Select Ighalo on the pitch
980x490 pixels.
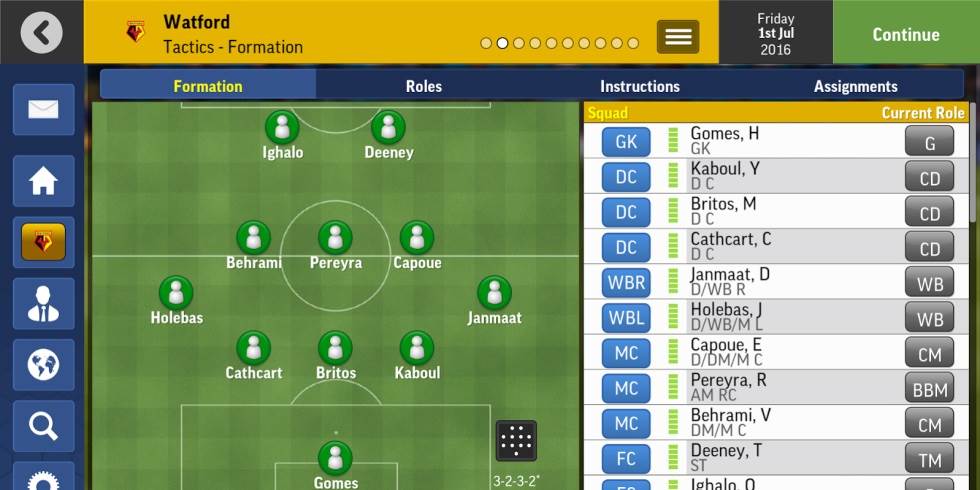point(282,128)
